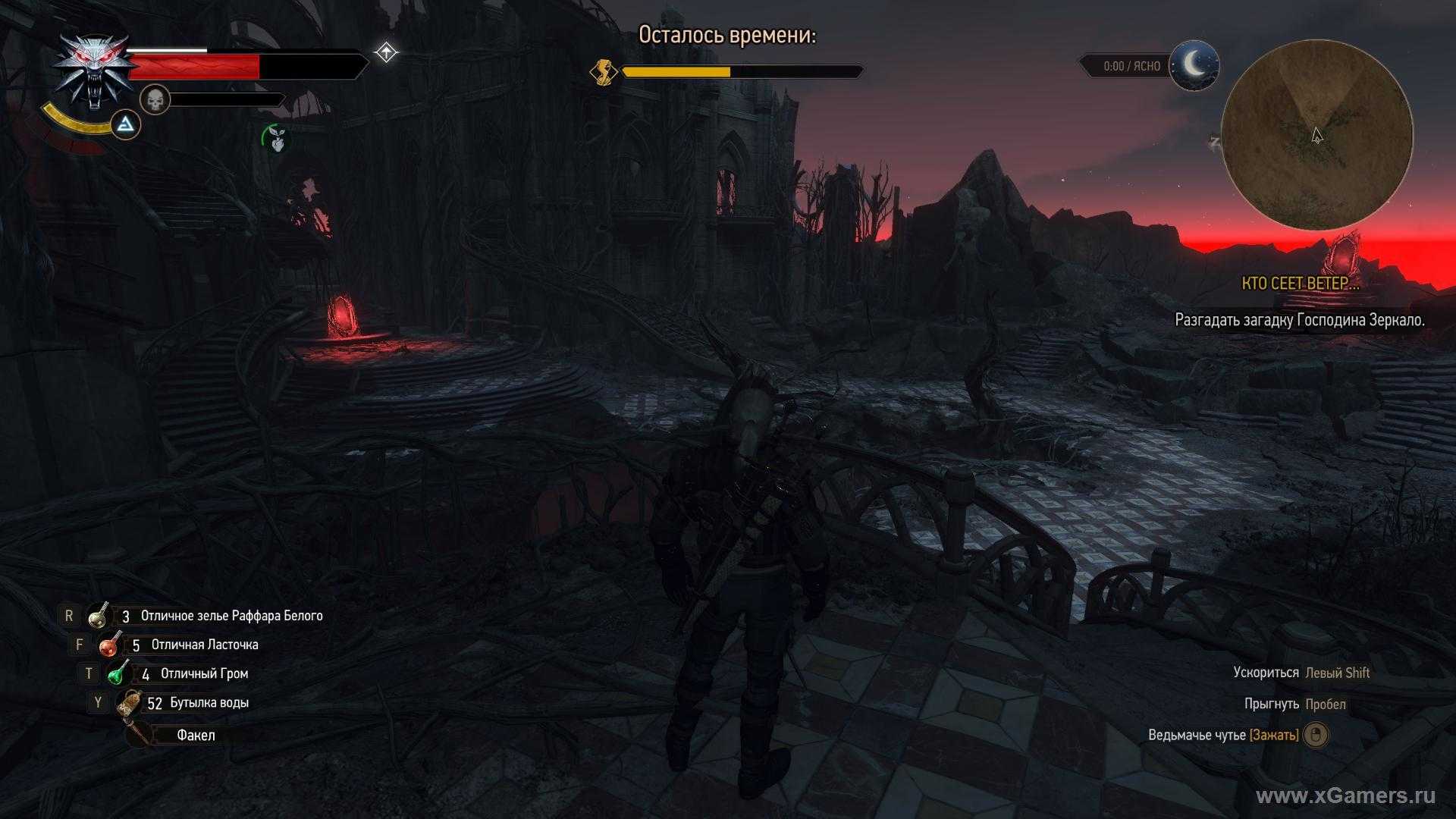Open the tracked quest 'Кто сеет ветер…'
The width and height of the screenshot is (1456, 819).
click(x=1300, y=284)
